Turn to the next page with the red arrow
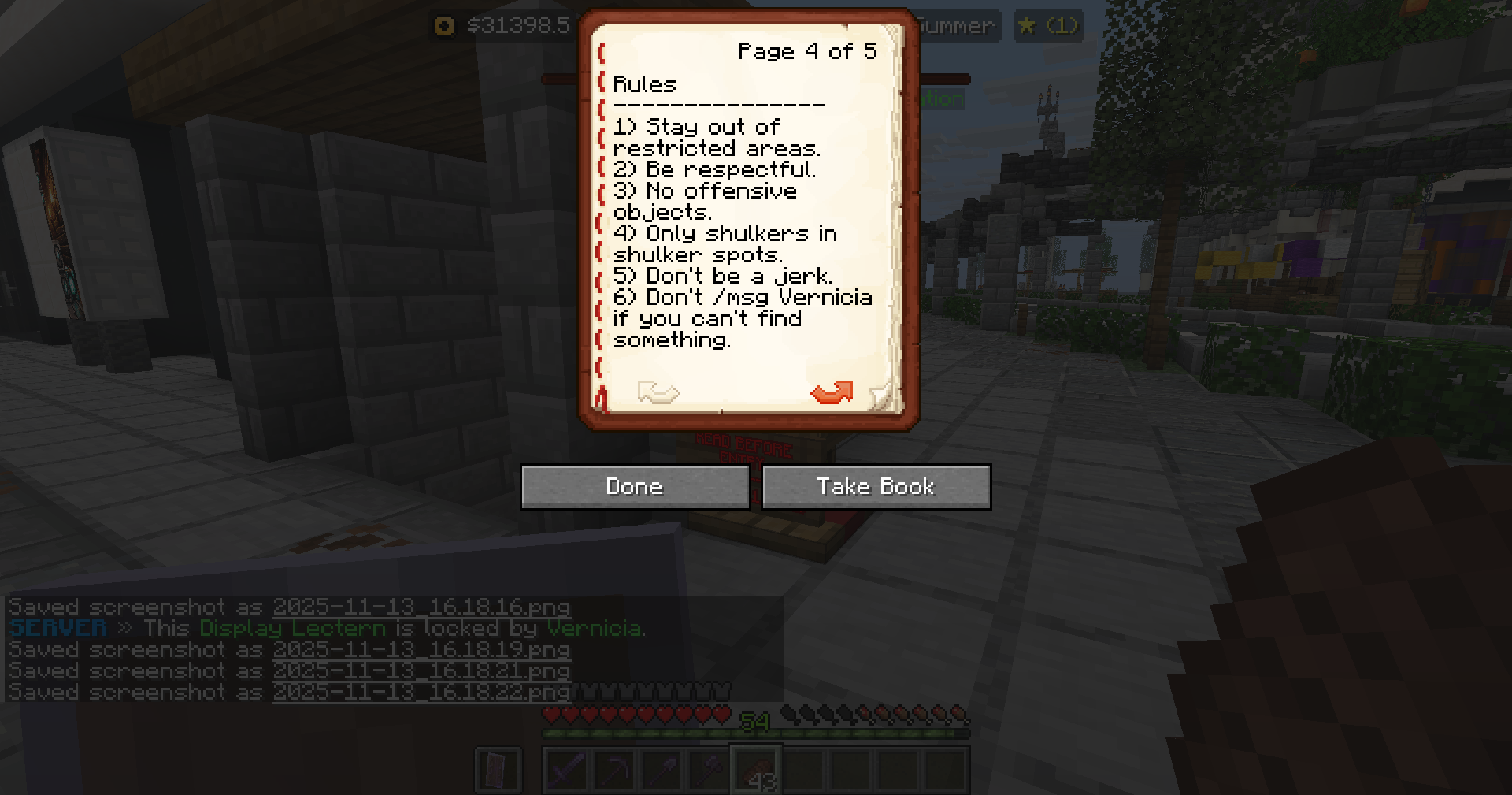This screenshot has height=795, width=1512. [x=832, y=392]
